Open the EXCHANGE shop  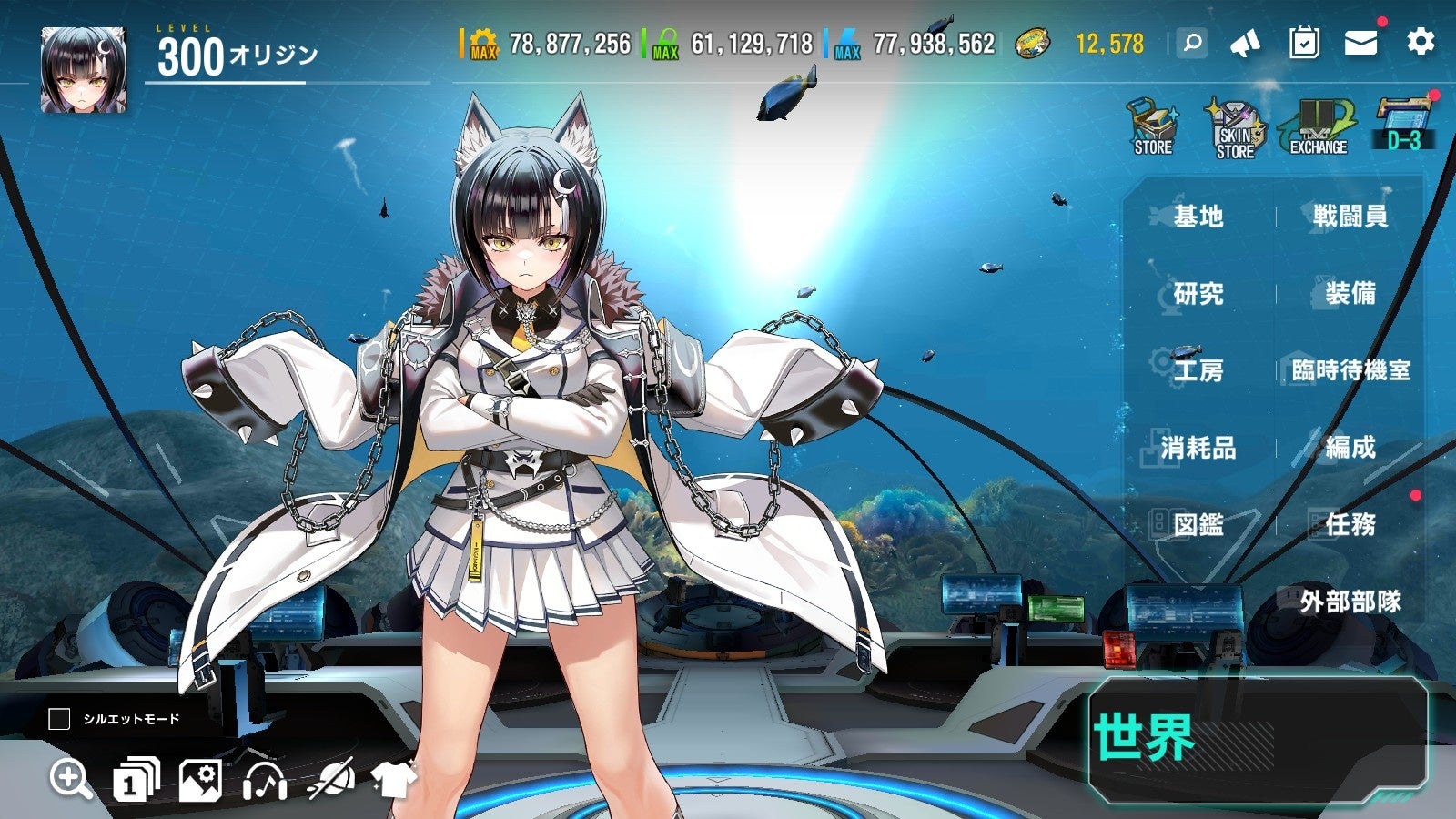click(1318, 129)
